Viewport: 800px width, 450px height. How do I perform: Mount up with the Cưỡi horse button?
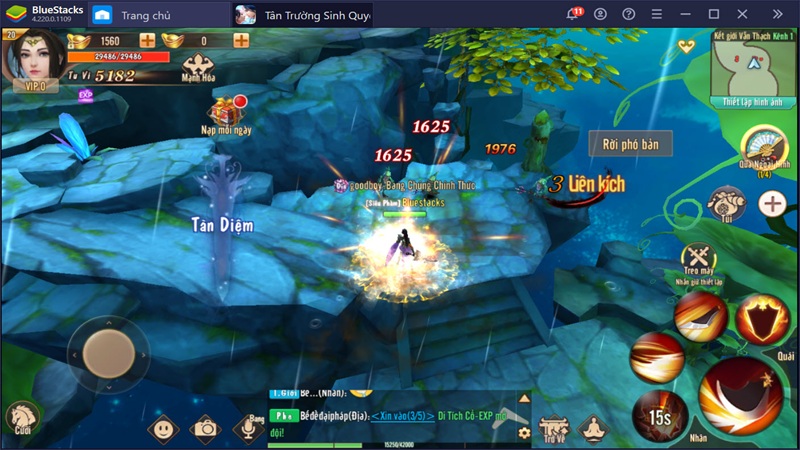[21, 418]
